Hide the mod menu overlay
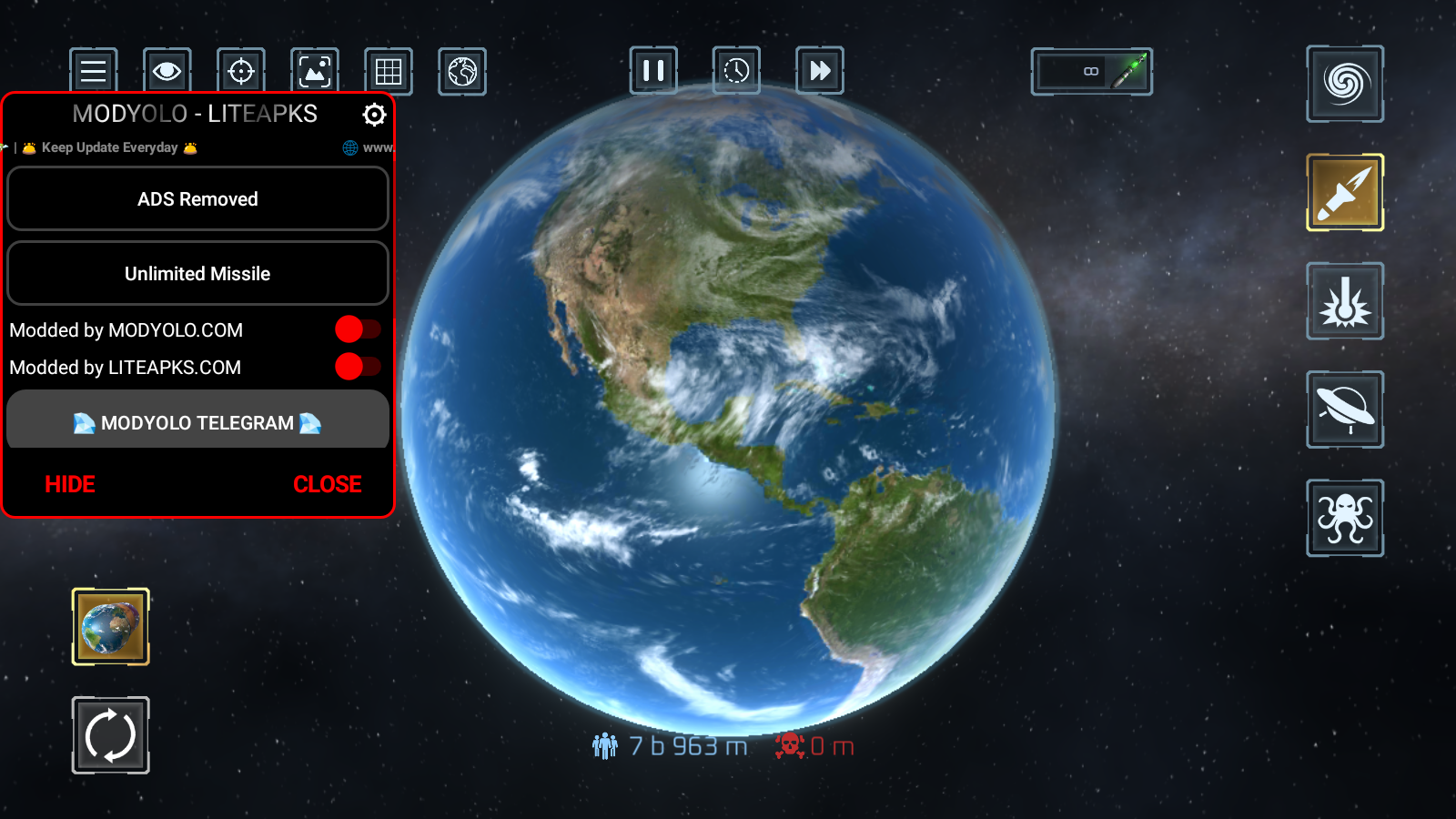Screen dimensions: 1456x819 (x=70, y=484)
